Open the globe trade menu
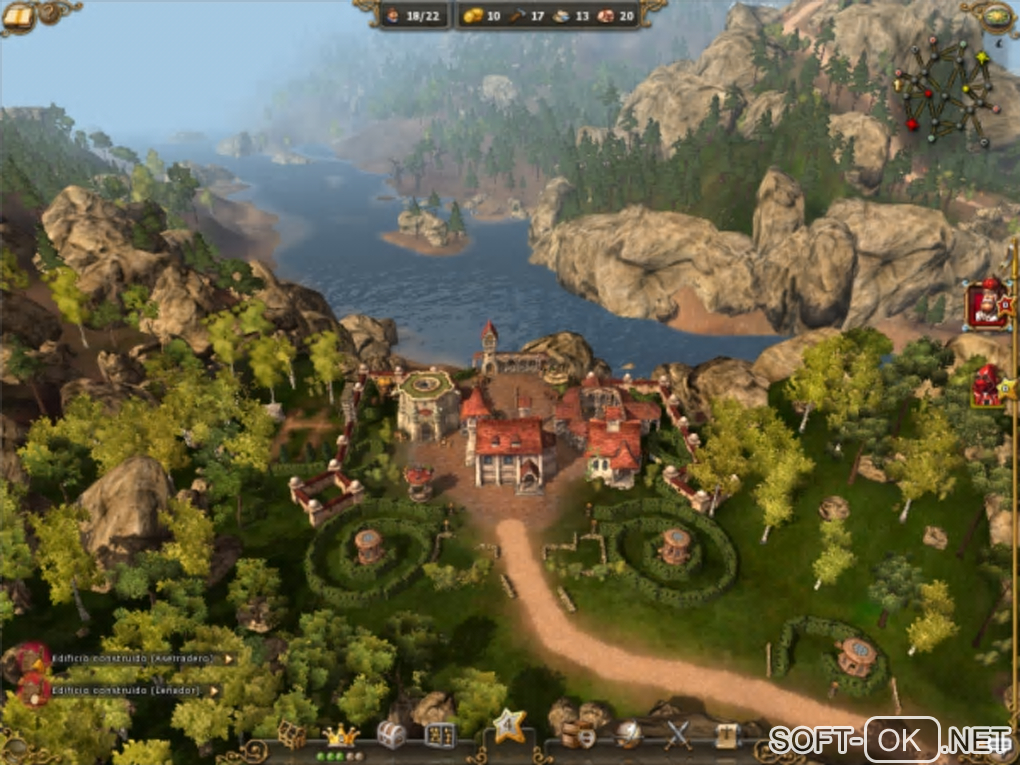This screenshot has height=765, width=1020. pos(629,735)
